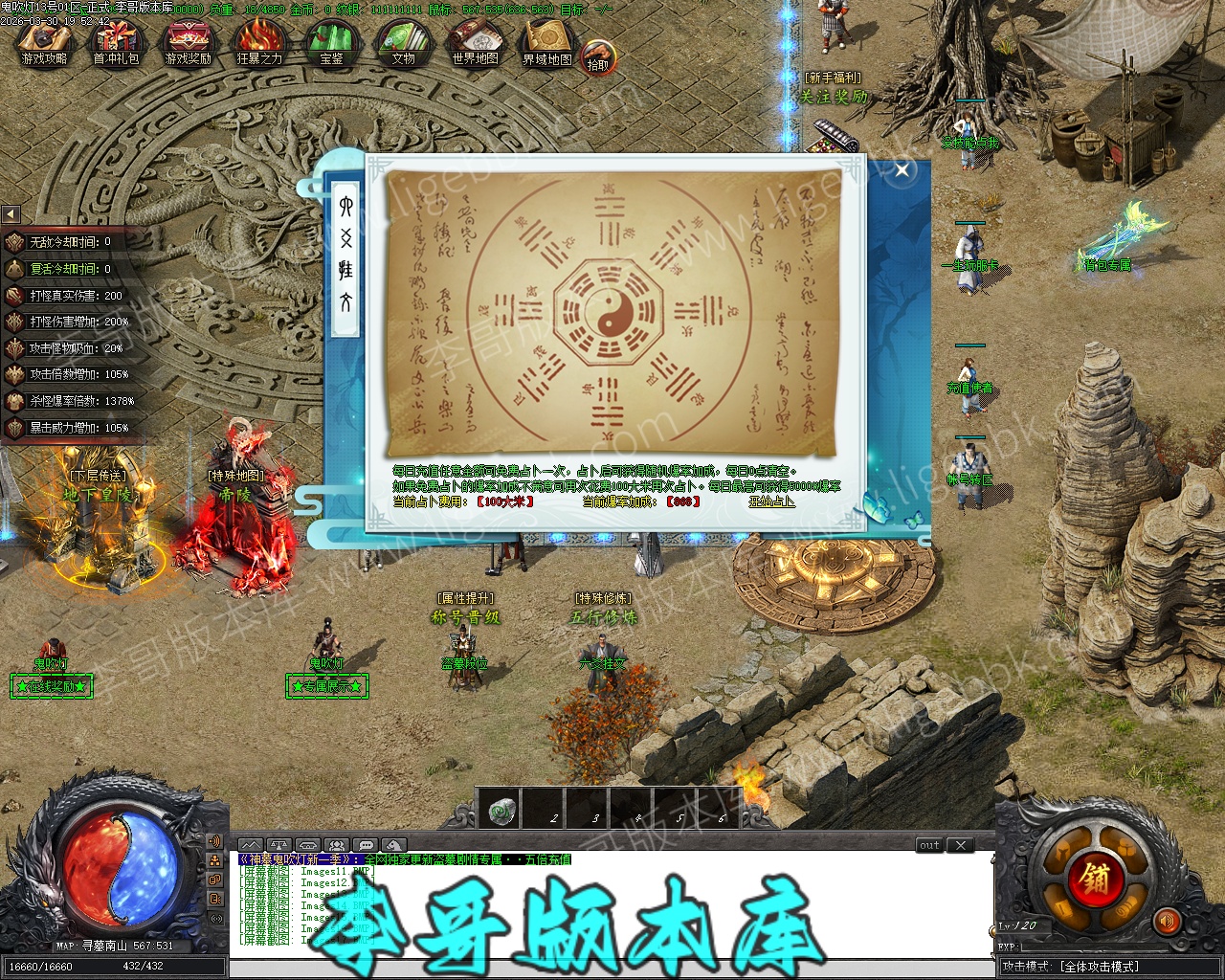
Task: Select the 狂暴之力 berserk power icon
Action: coord(259,44)
